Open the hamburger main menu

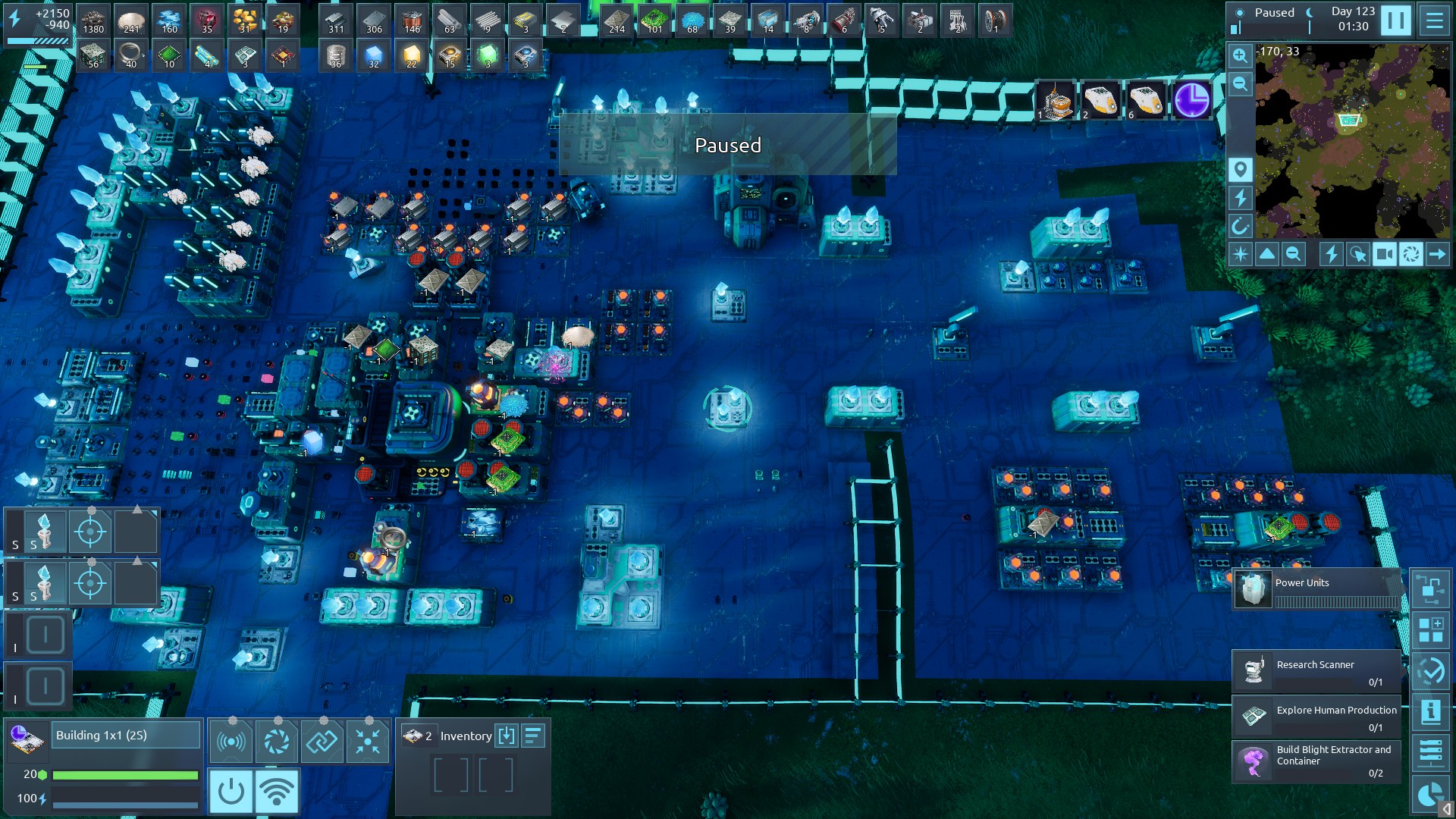click(1434, 20)
